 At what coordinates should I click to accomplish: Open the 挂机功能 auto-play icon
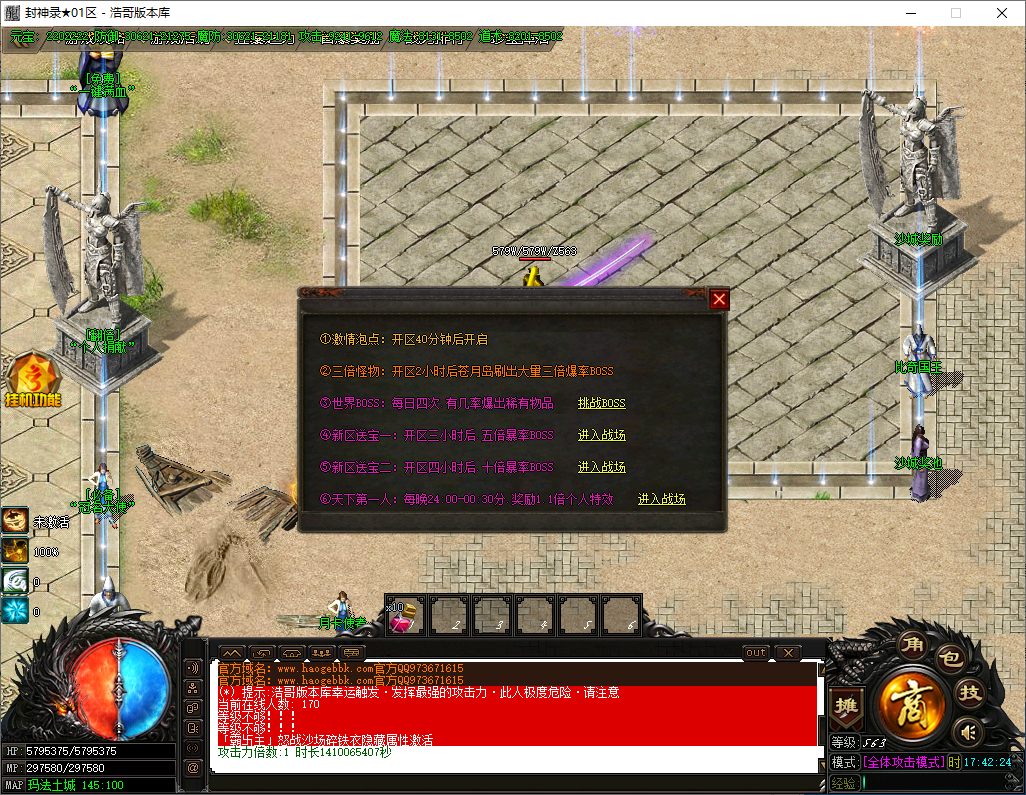click(32, 380)
